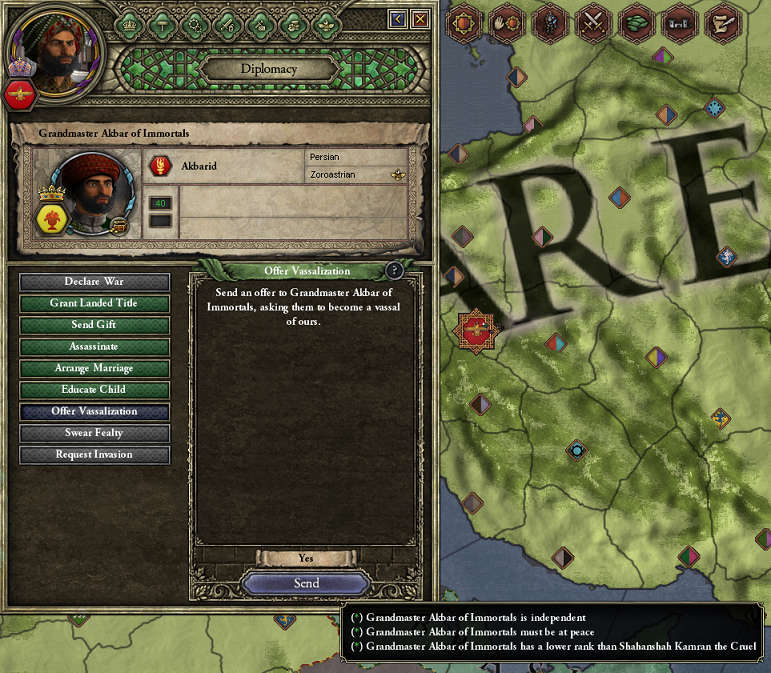This screenshot has height=673, width=771.
Task: Choose Arrange Marriage
Action: pos(94,368)
